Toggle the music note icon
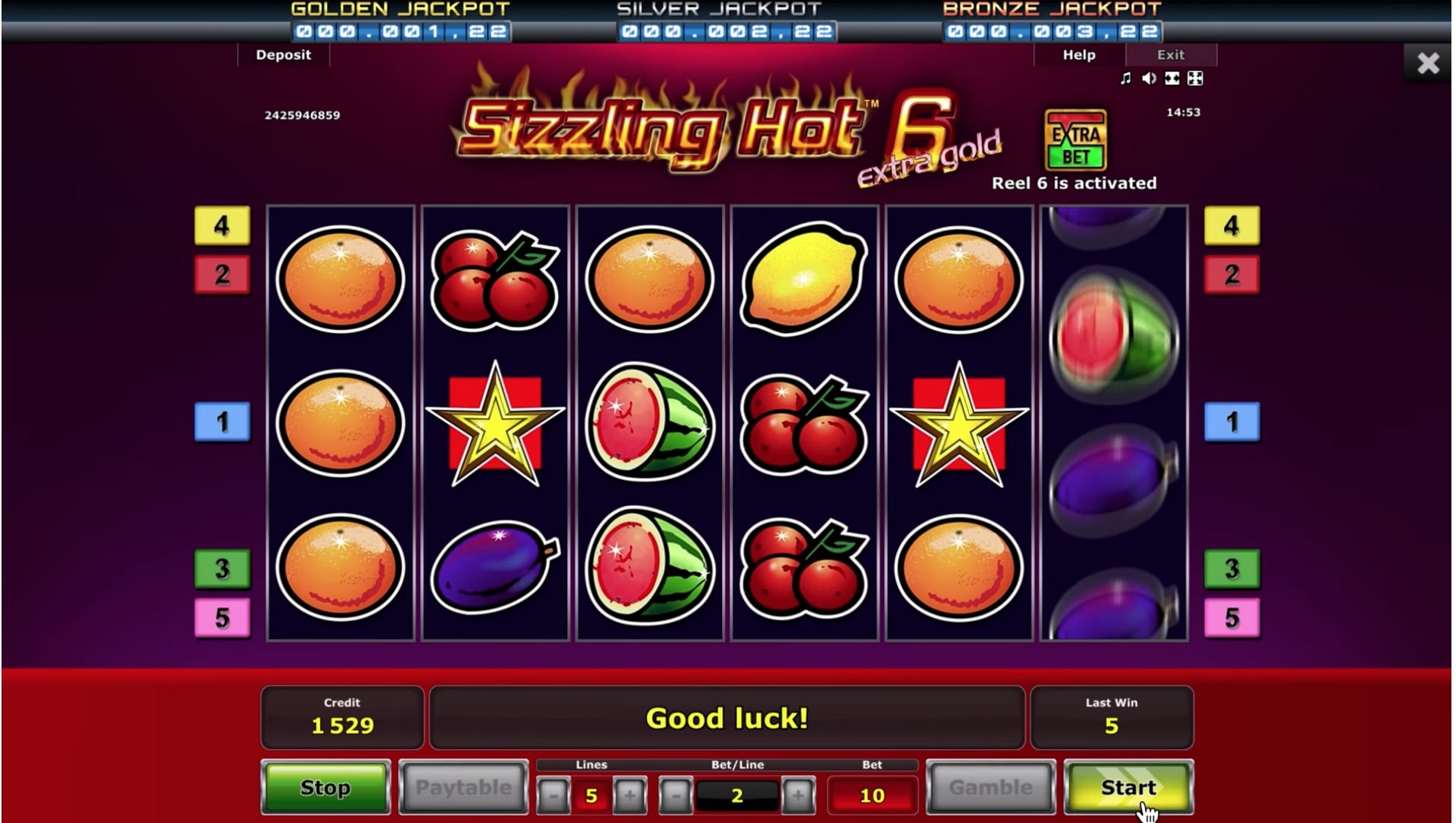 click(x=1125, y=78)
